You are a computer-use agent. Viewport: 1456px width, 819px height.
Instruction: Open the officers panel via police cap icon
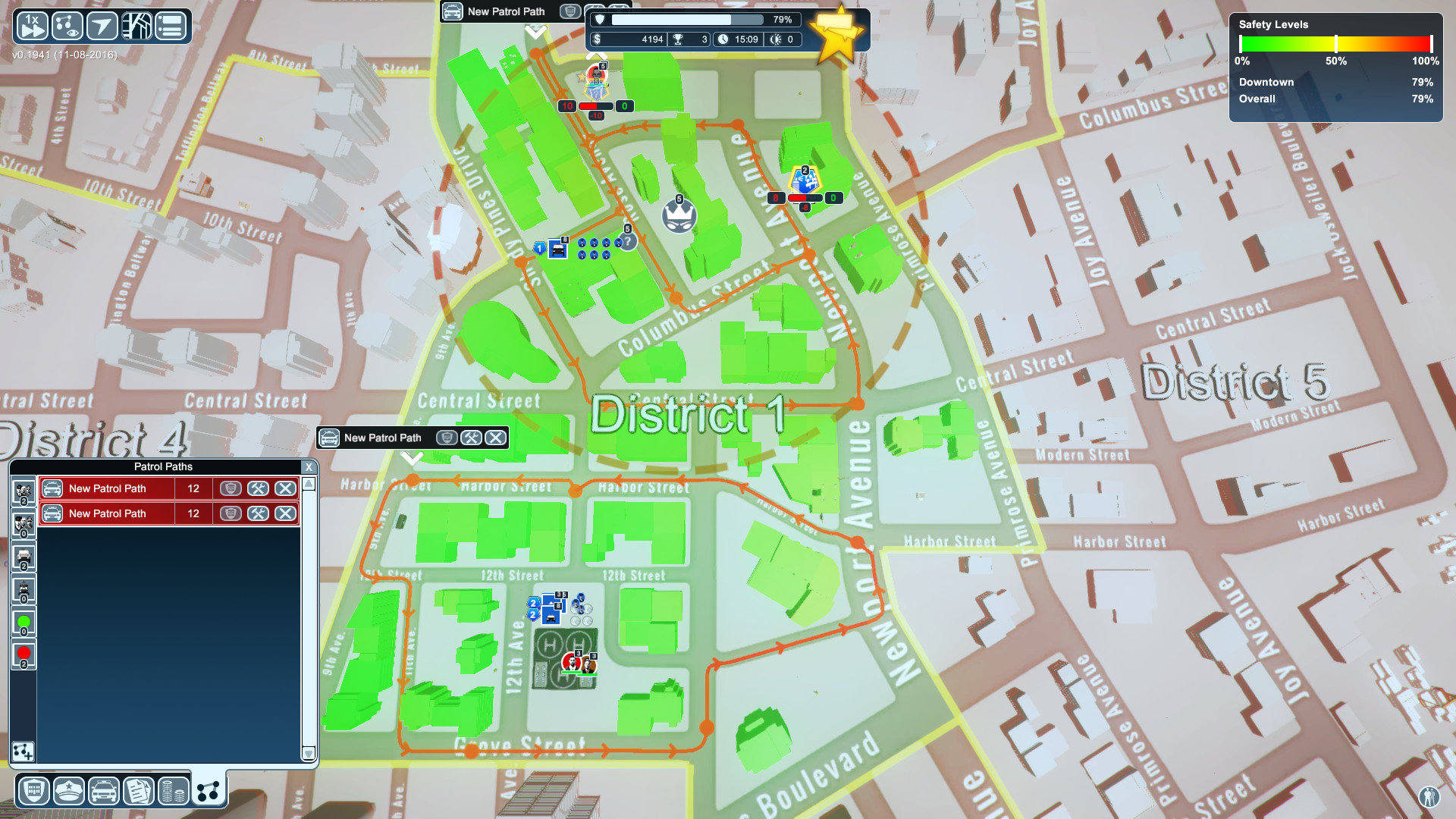coord(68,791)
